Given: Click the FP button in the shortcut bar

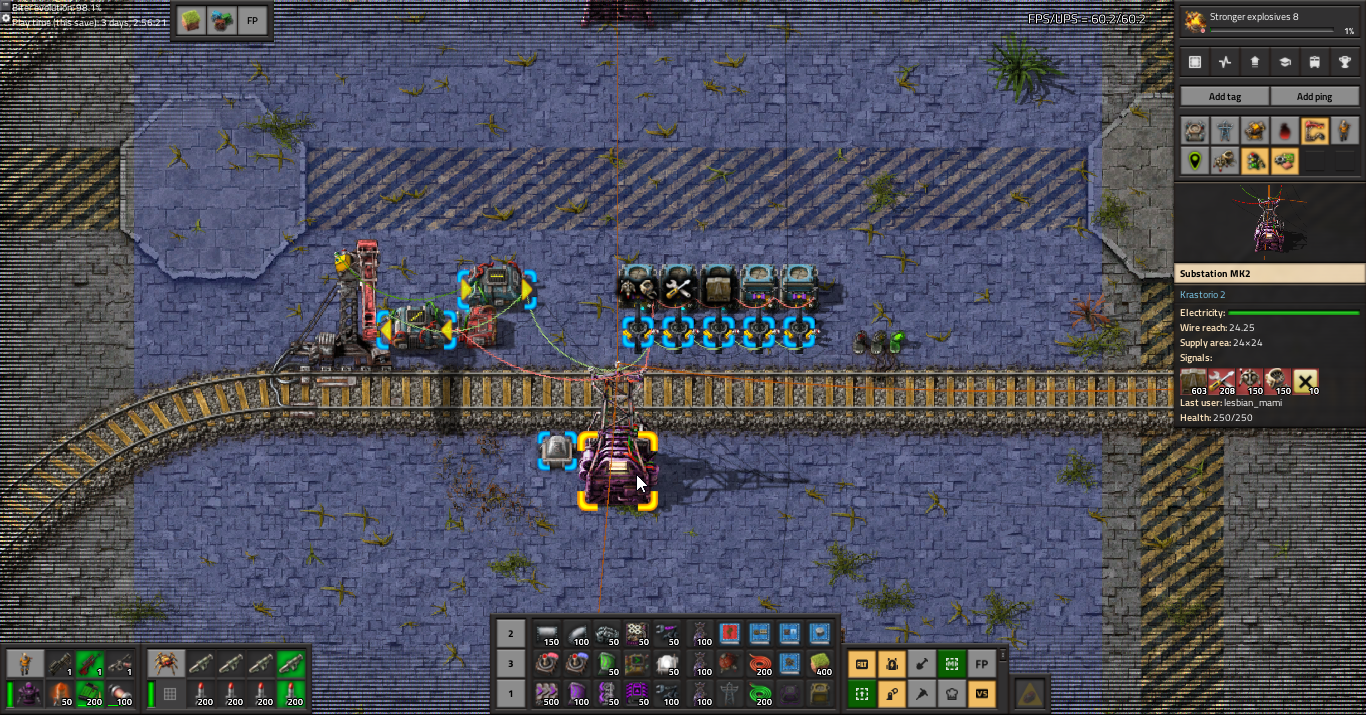Looking at the screenshot, I should click(982, 663).
